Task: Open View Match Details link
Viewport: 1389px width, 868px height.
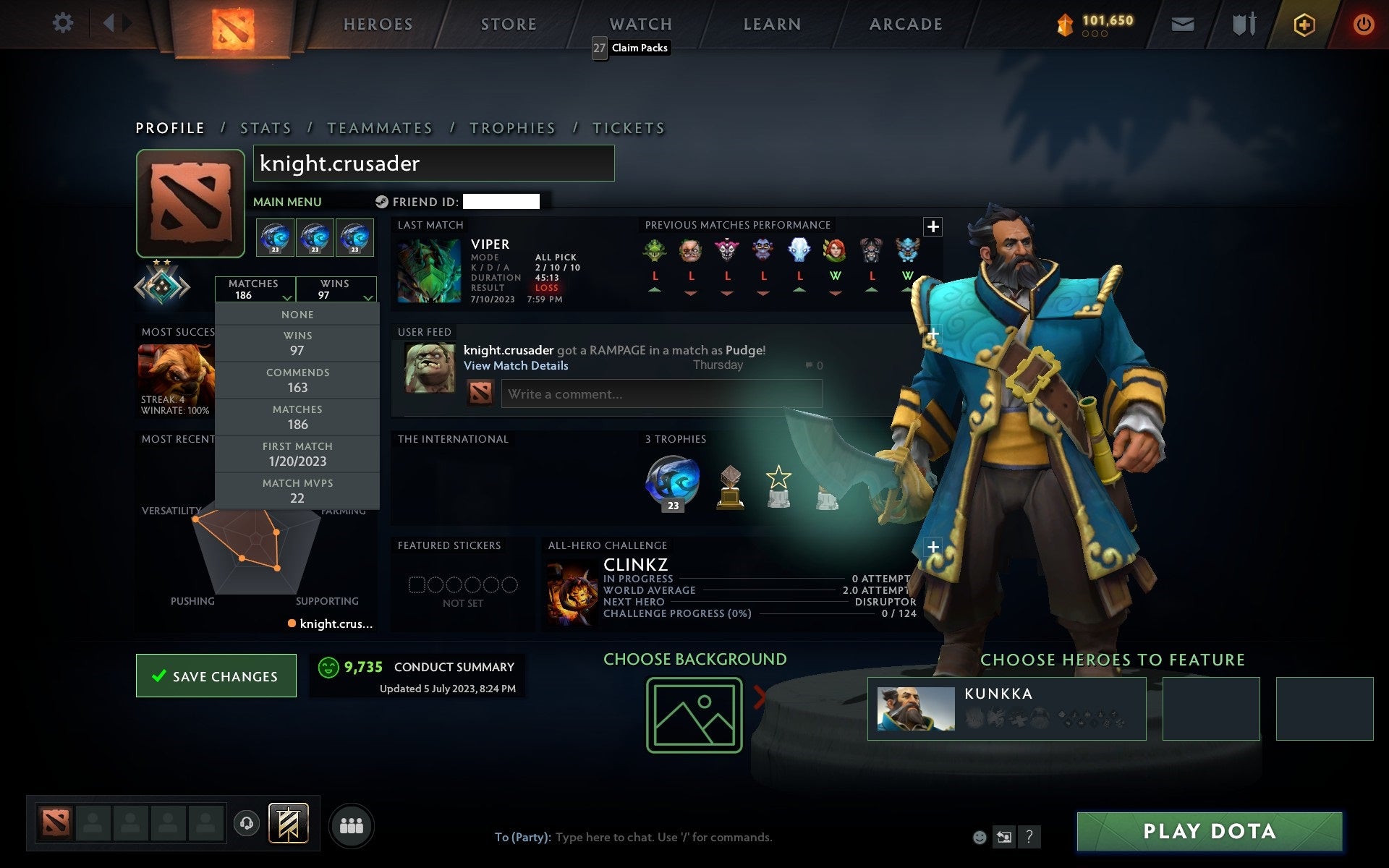Action: (516, 365)
